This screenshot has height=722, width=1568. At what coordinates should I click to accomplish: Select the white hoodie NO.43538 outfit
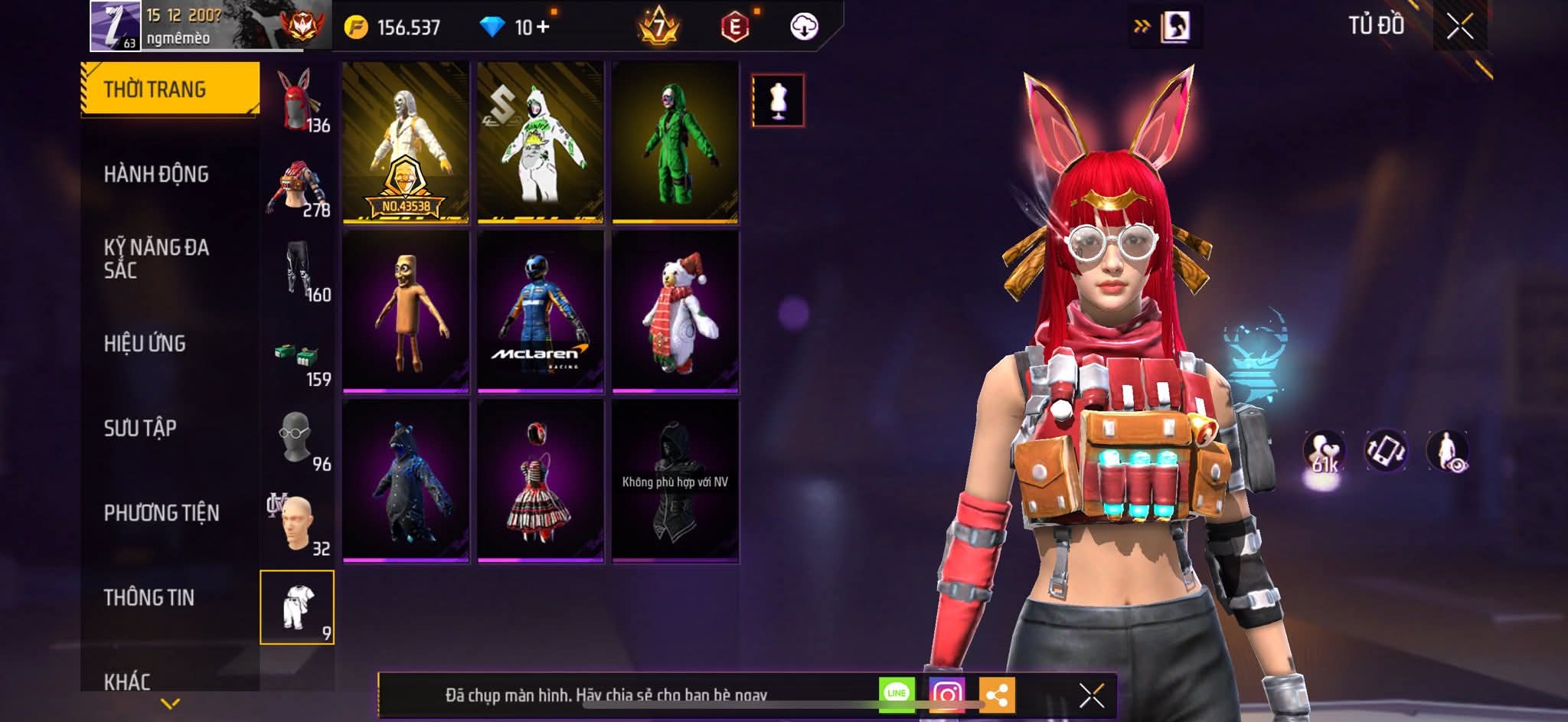(406, 142)
